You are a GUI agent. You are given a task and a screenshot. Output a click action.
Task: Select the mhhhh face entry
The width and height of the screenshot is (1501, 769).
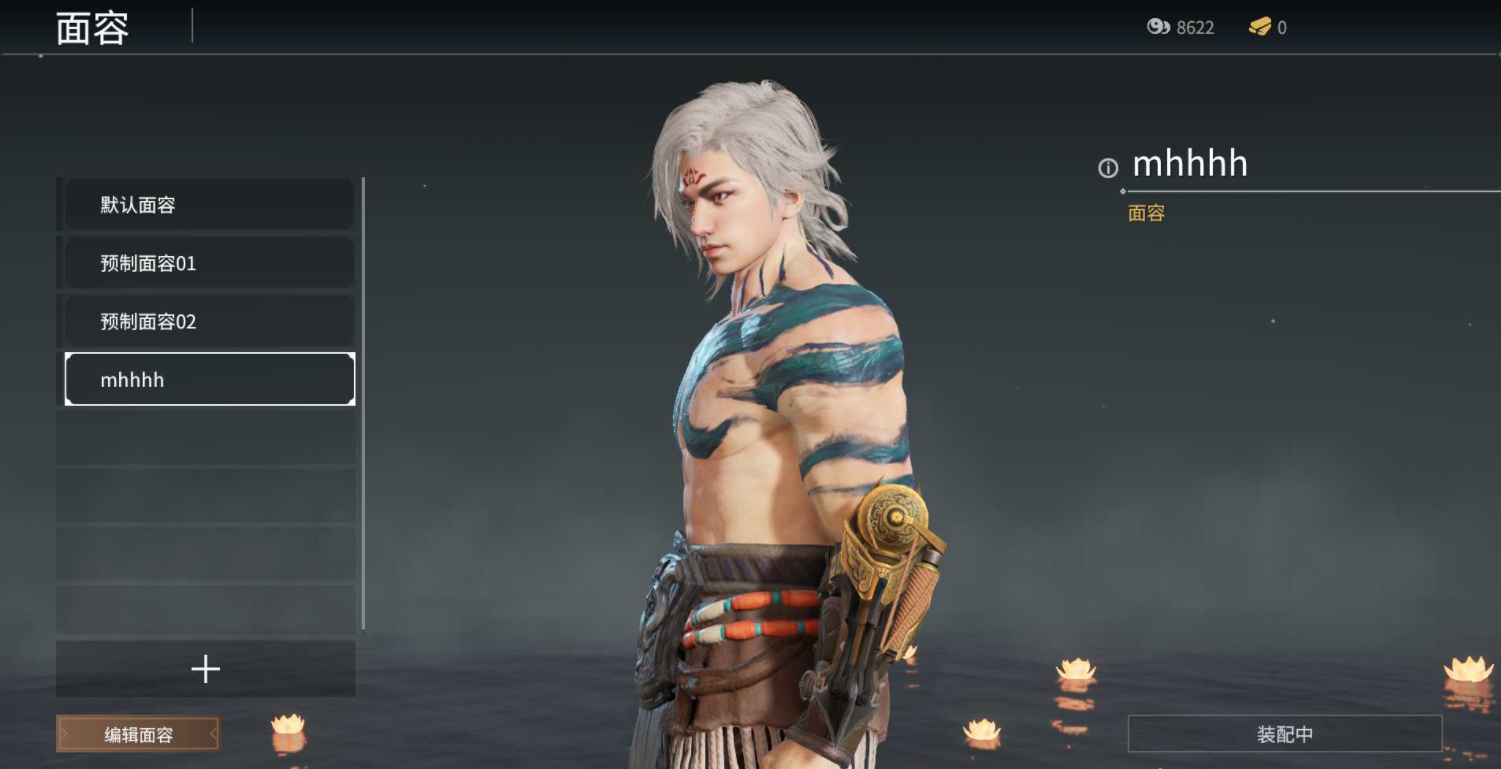(209, 380)
